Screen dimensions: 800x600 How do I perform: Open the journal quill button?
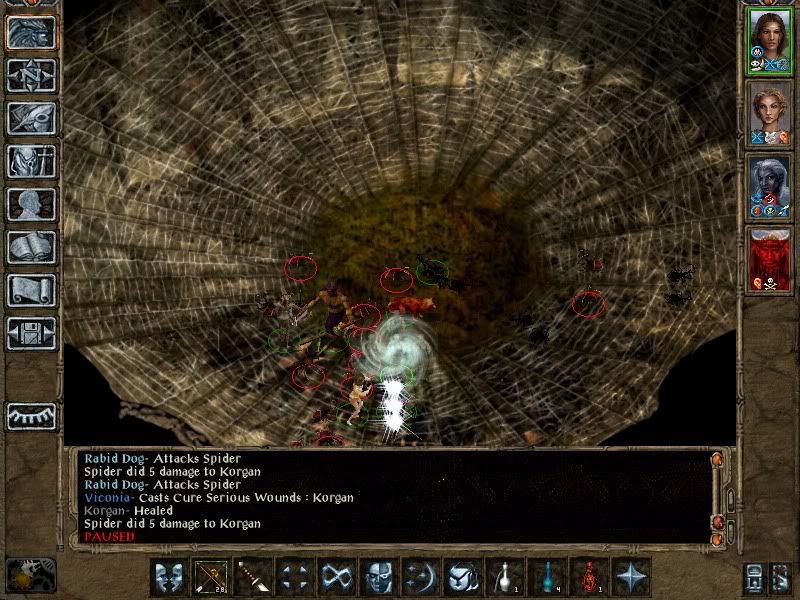(31, 118)
